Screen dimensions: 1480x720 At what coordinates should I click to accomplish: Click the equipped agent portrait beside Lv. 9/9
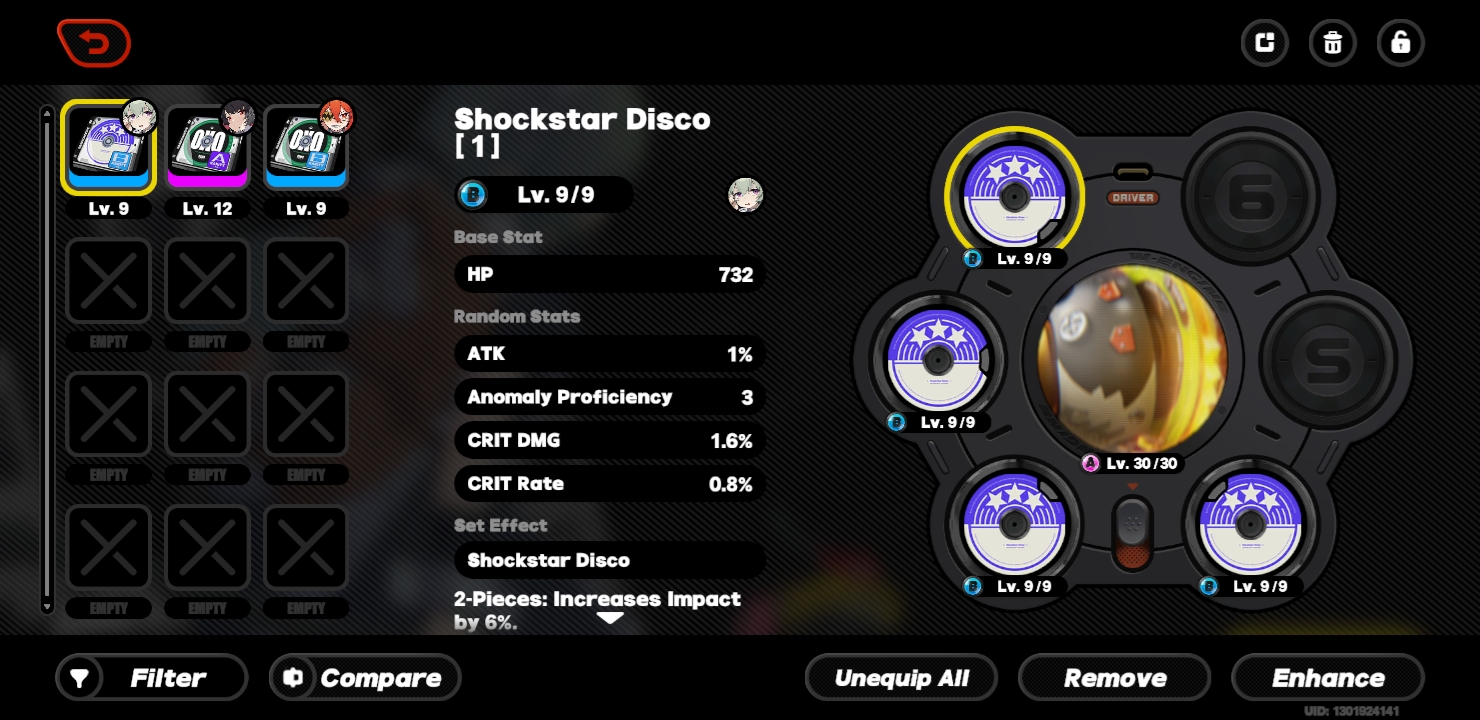745,195
